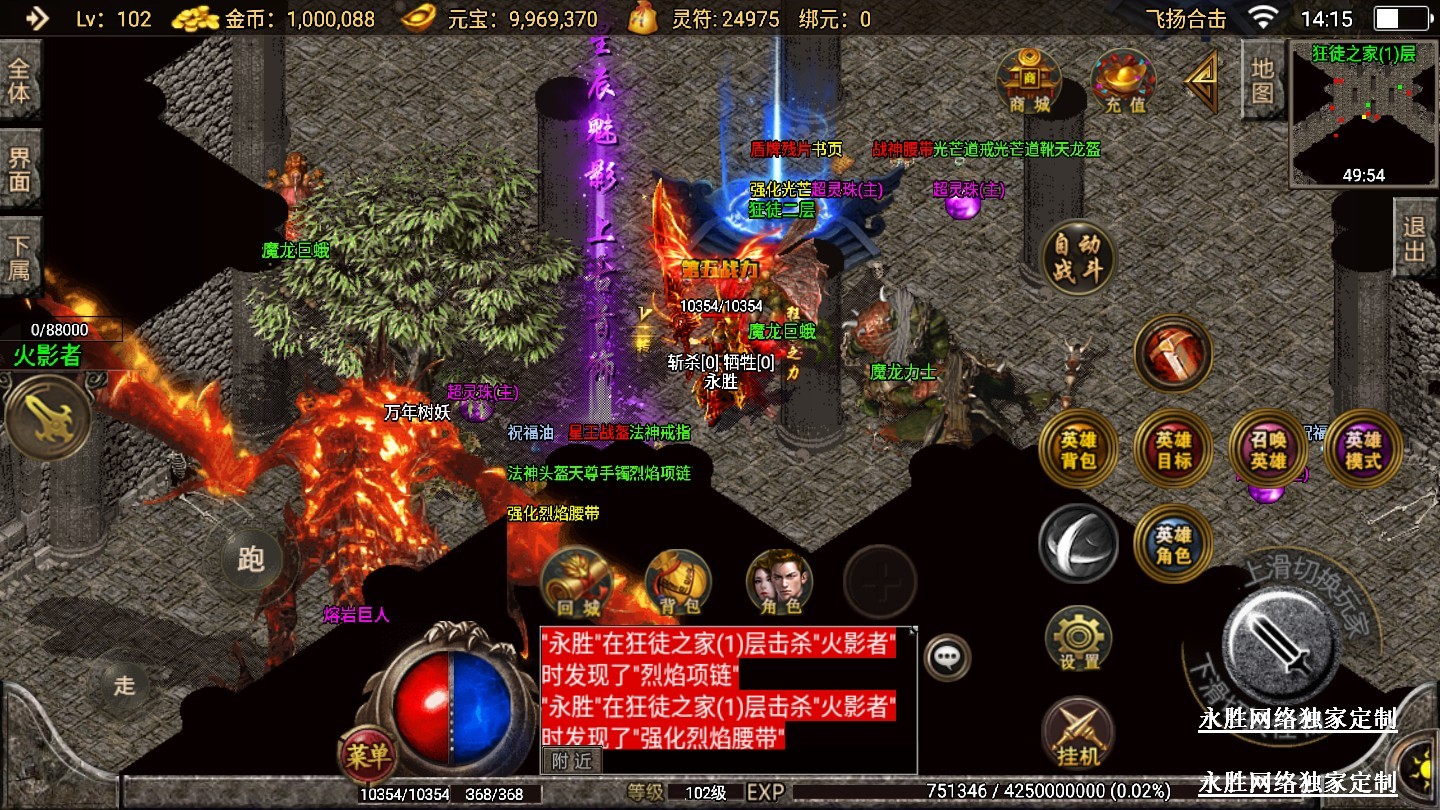
Task: Select the 全体 side tab
Action: [x=20, y=81]
